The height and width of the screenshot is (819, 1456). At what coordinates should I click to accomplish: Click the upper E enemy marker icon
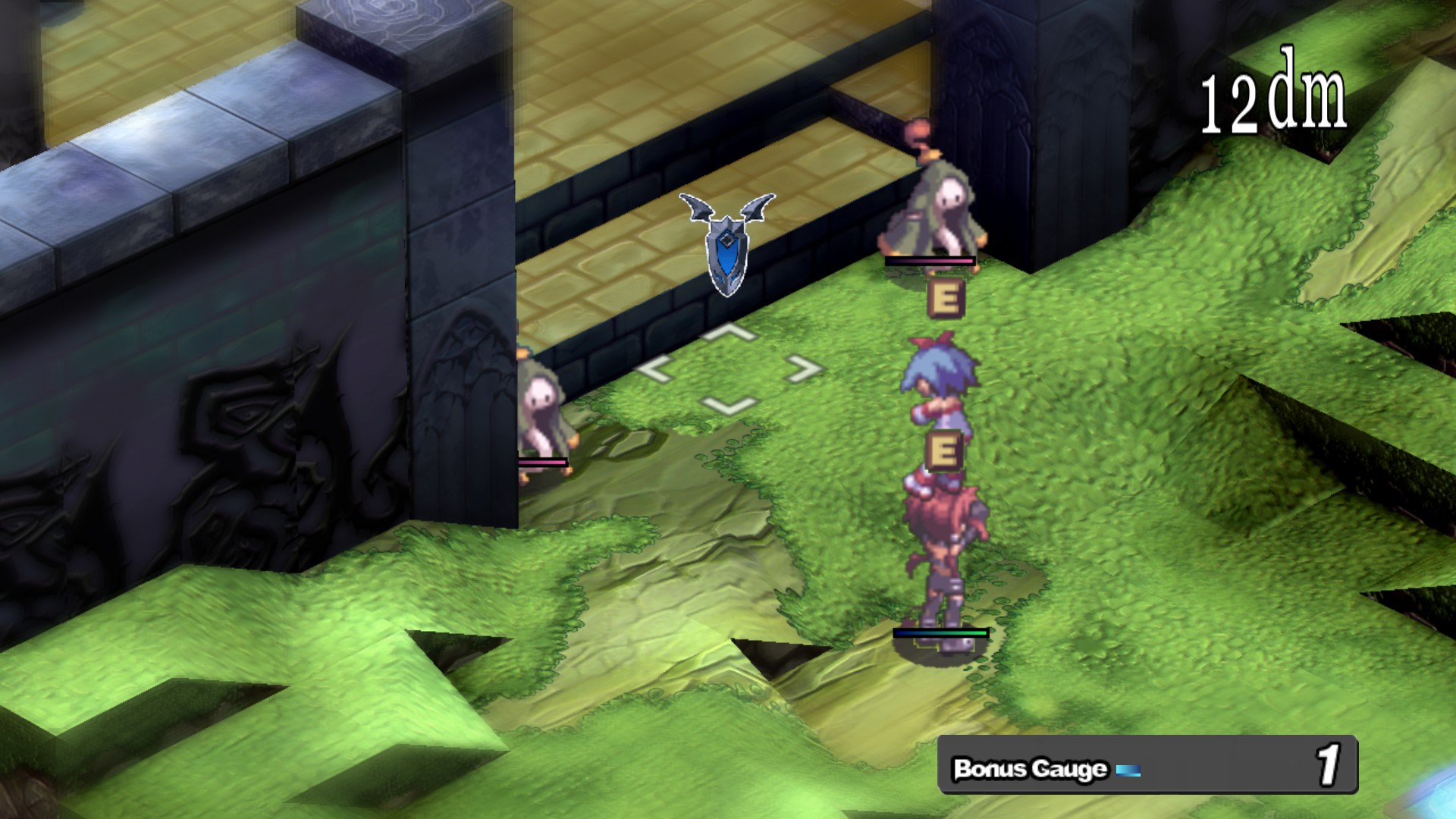945,297
